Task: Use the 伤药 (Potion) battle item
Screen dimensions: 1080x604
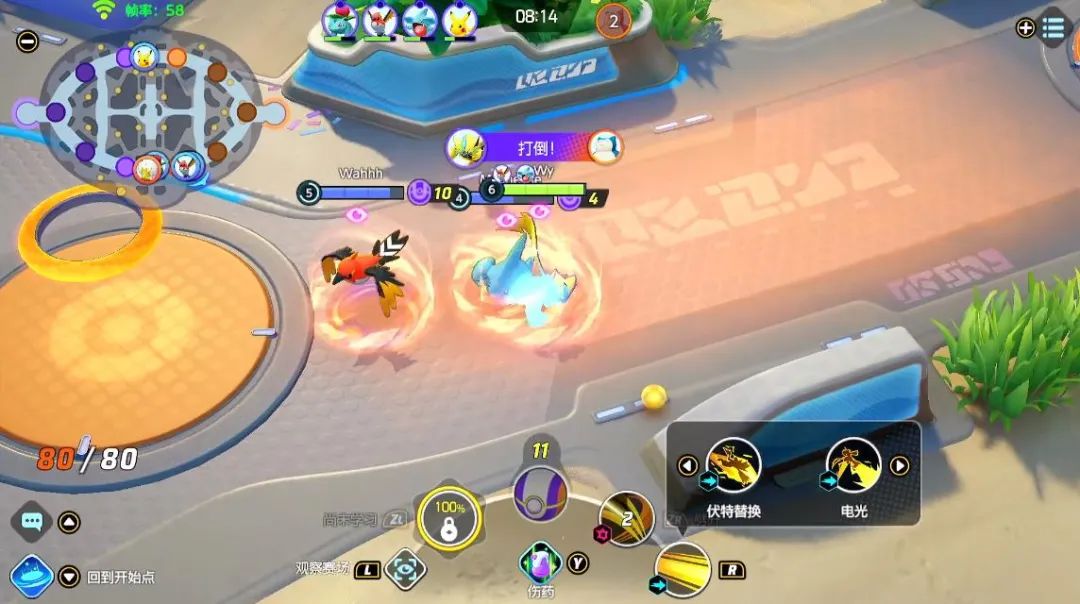Action: (x=540, y=562)
